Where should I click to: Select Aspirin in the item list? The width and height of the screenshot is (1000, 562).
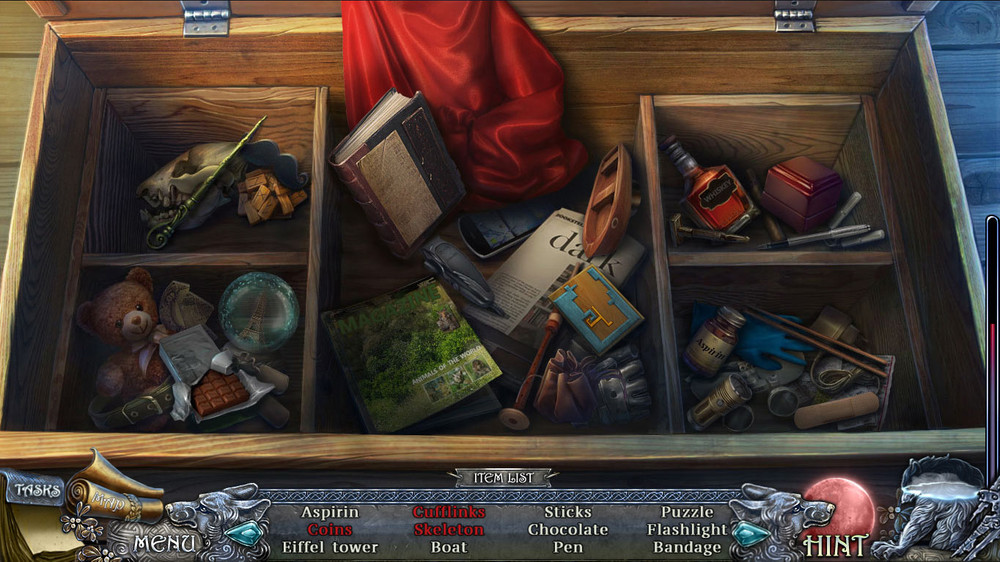tap(330, 512)
